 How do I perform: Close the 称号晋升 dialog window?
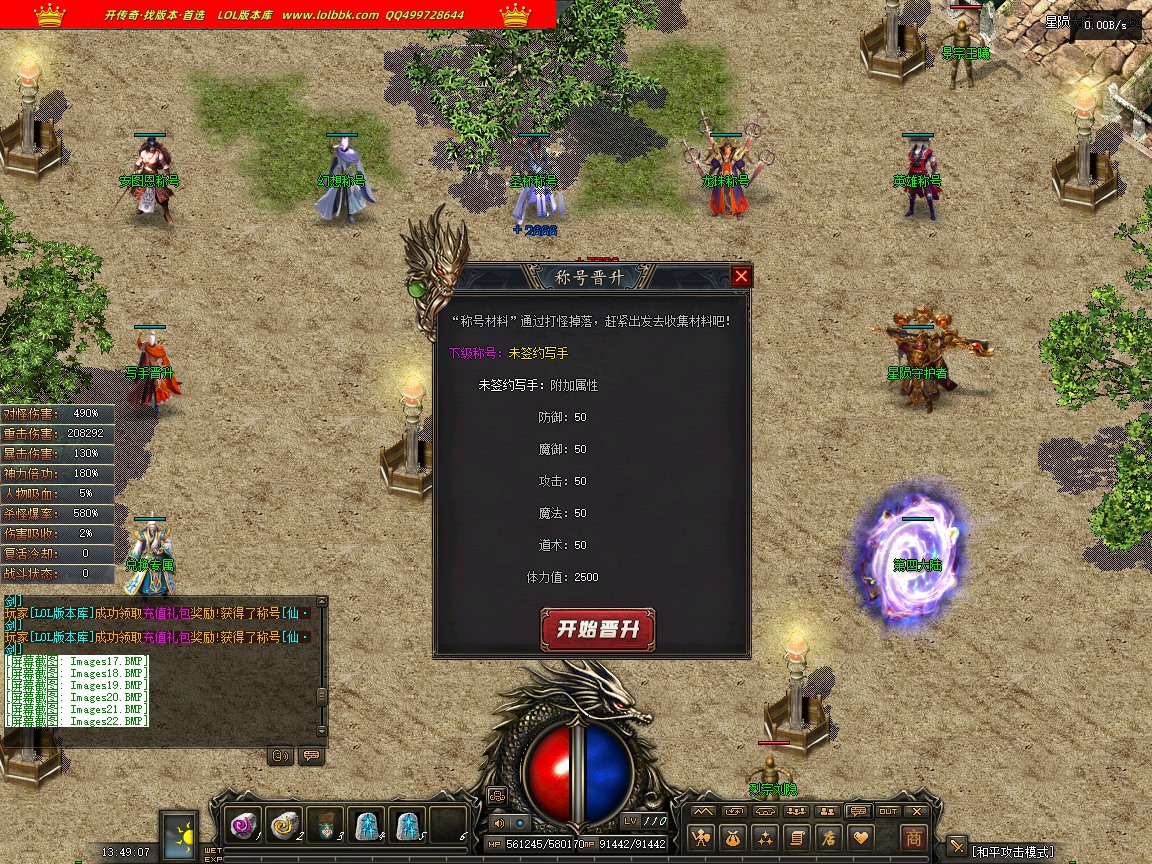741,277
